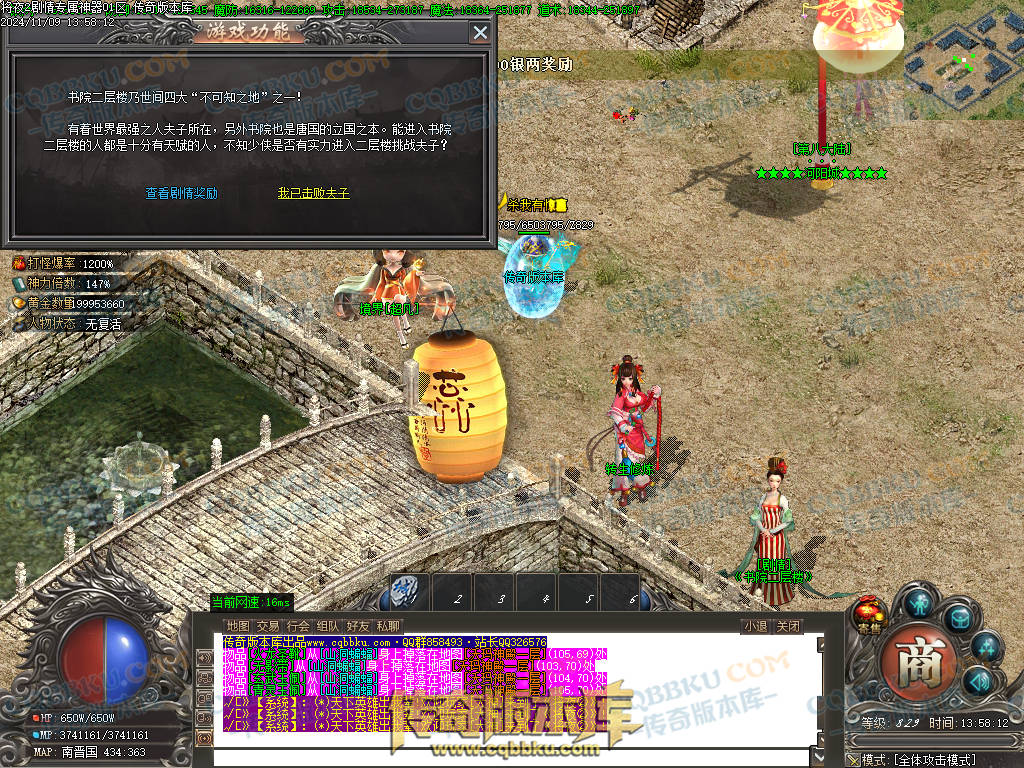The height and width of the screenshot is (768, 1024).
Task: Click the minimap in the corner
Action: tap(964, 60)
